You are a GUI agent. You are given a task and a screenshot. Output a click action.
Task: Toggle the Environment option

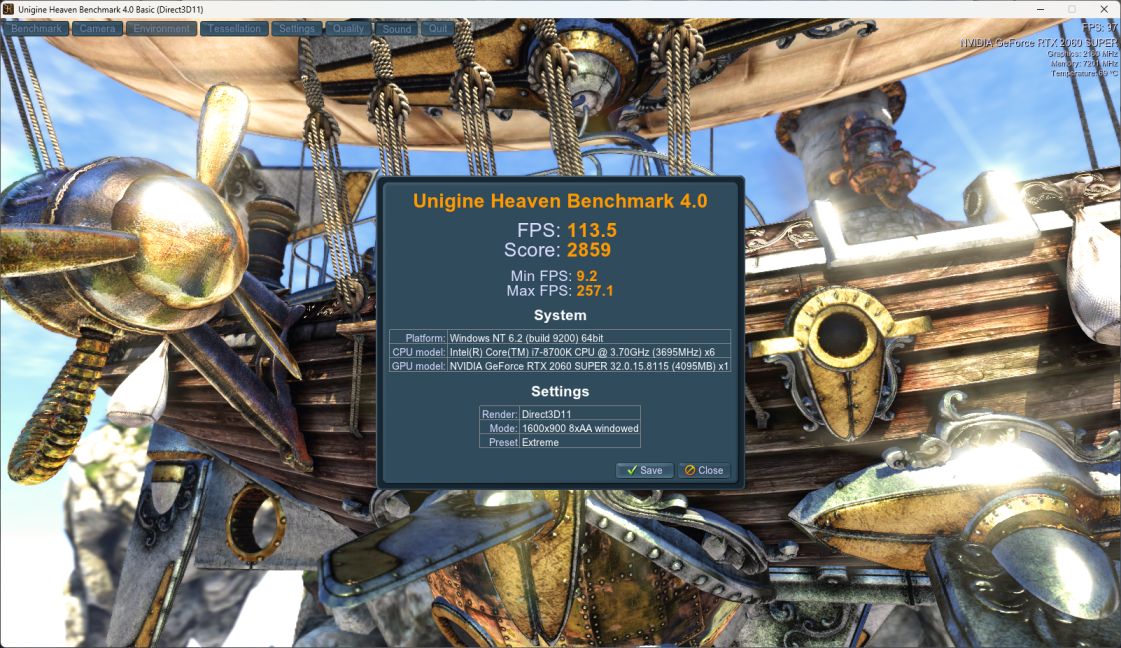pos(161,29)
